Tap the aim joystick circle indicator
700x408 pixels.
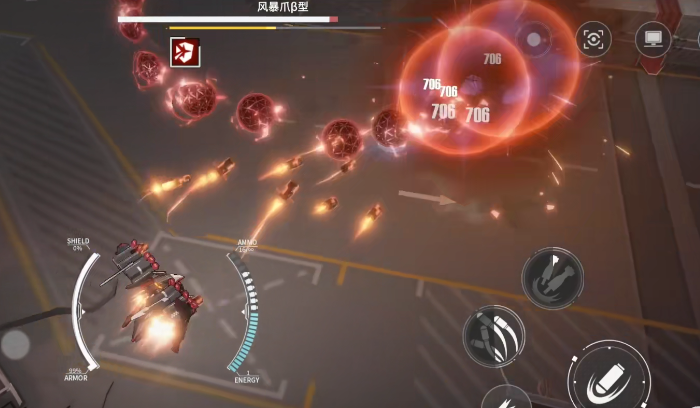[x=534, y=40]
